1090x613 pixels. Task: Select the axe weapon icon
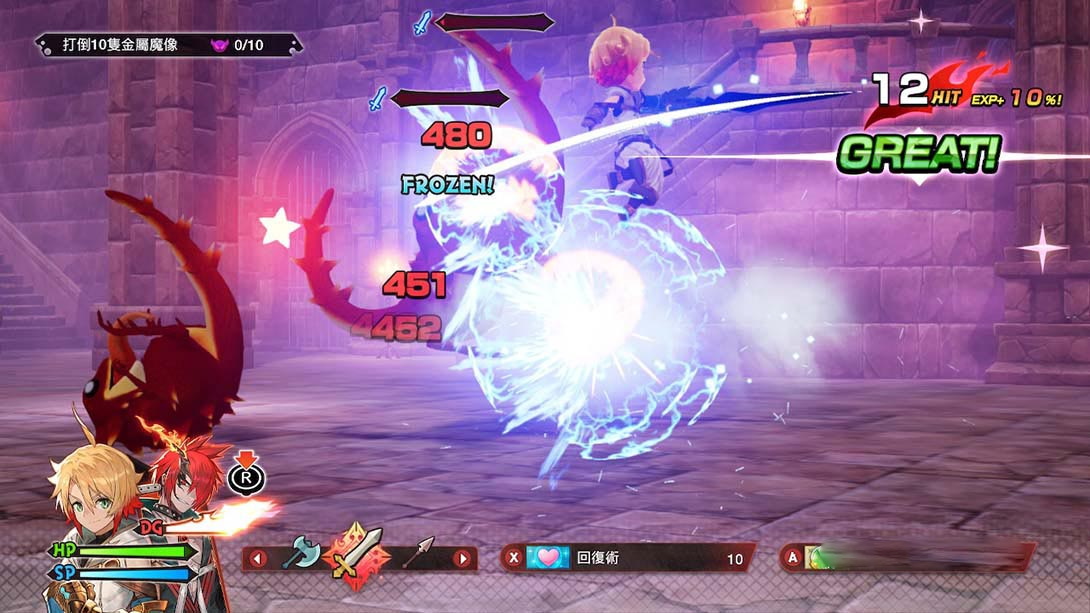(299, 554)
